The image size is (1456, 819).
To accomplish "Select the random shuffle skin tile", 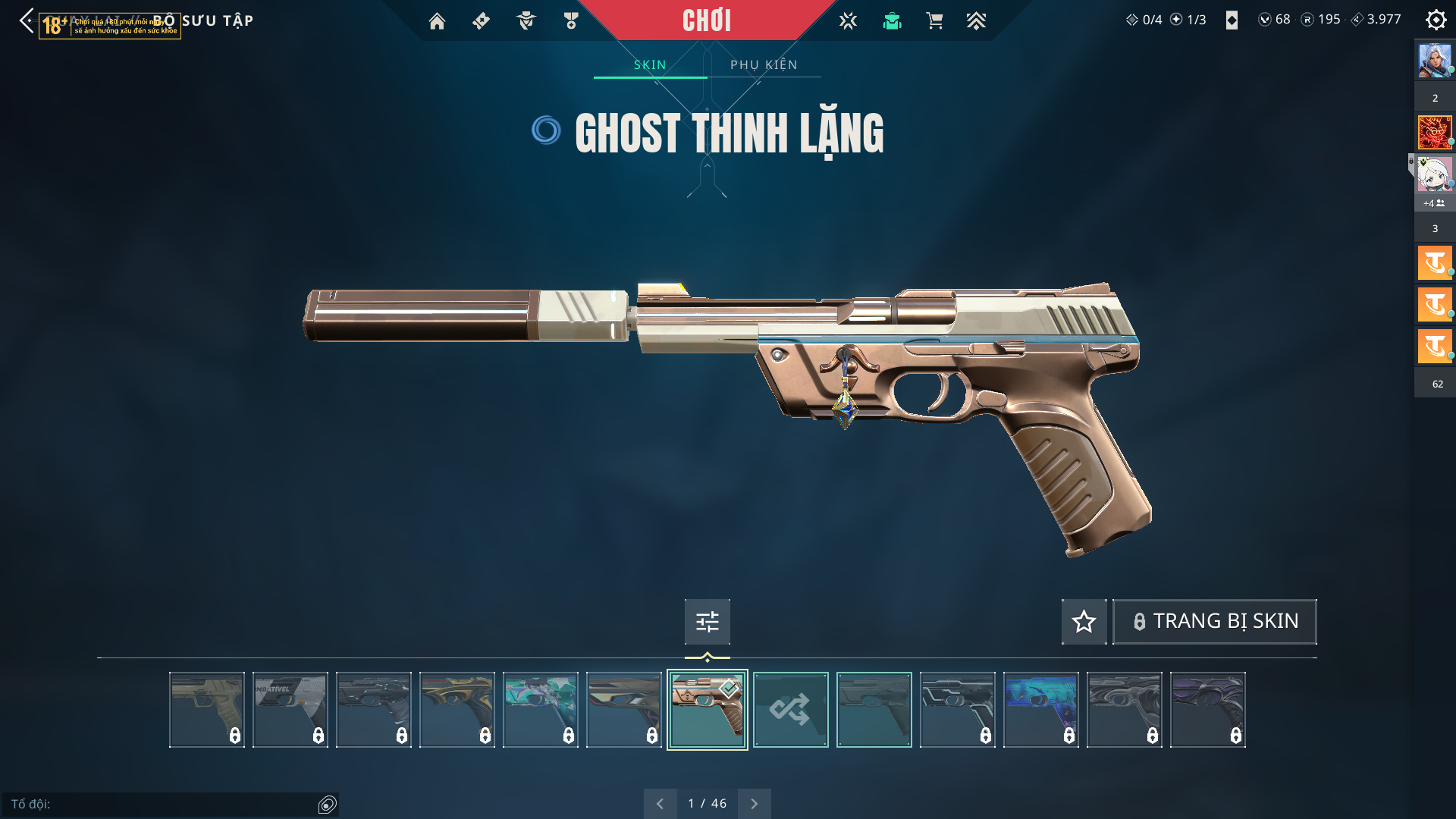I will click(790, 710).
